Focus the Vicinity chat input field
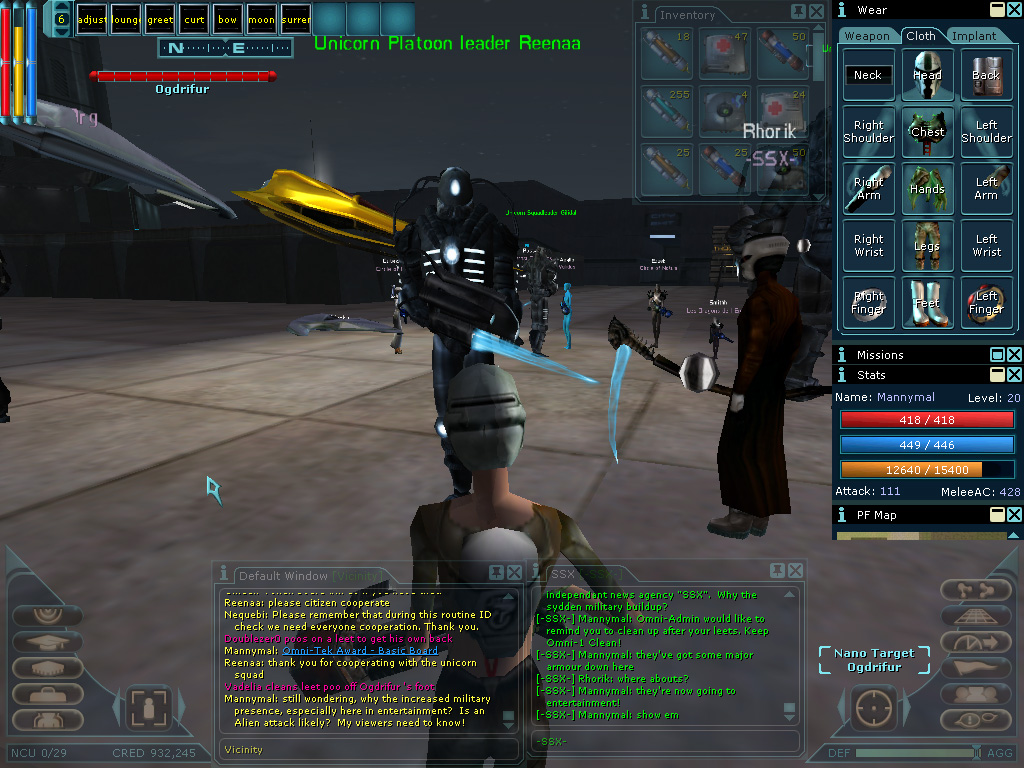The height and width of the screenshot is (768, 1024). (365, 749)
